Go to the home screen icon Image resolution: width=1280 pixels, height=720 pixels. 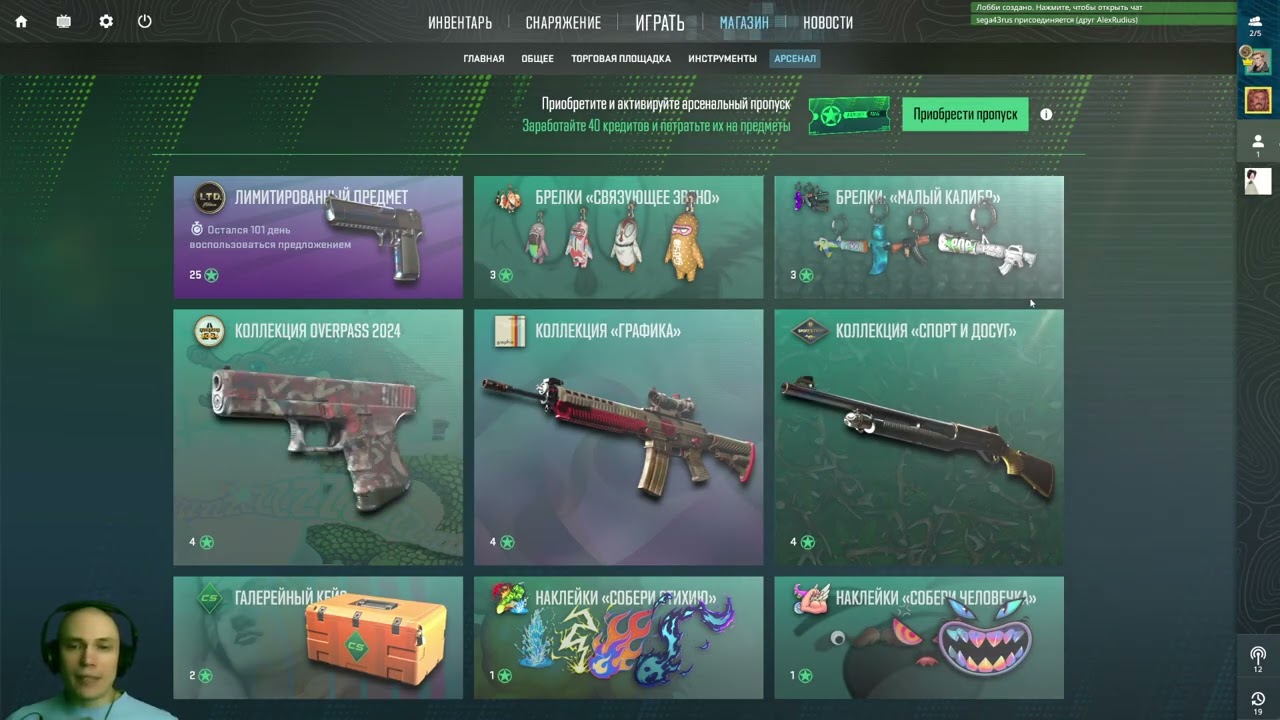click(x=21, y=21)
